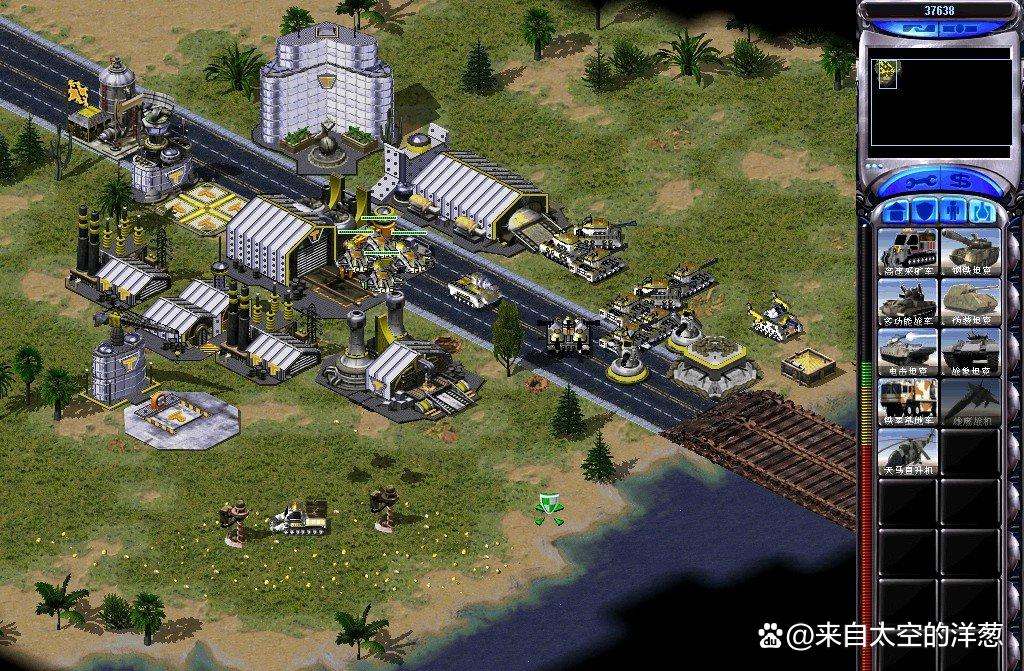Viewport: 1024px width, 671px height.
Task: Open the infantry tab with person icon
Action: coord(951,212)
